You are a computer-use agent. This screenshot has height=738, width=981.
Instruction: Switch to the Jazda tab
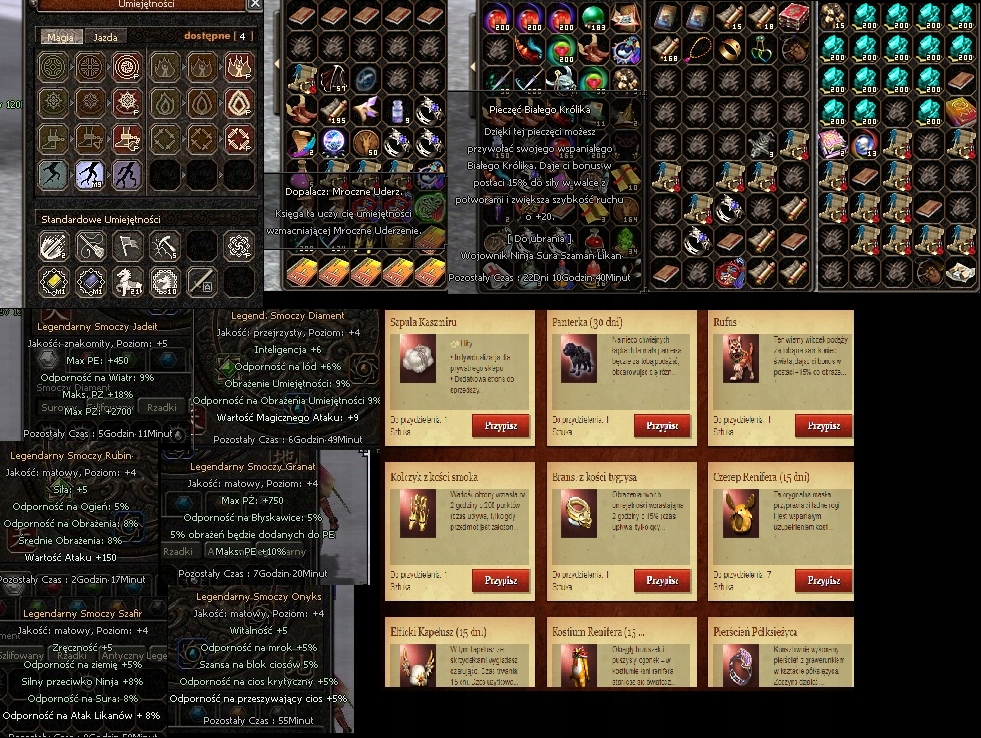105,37
